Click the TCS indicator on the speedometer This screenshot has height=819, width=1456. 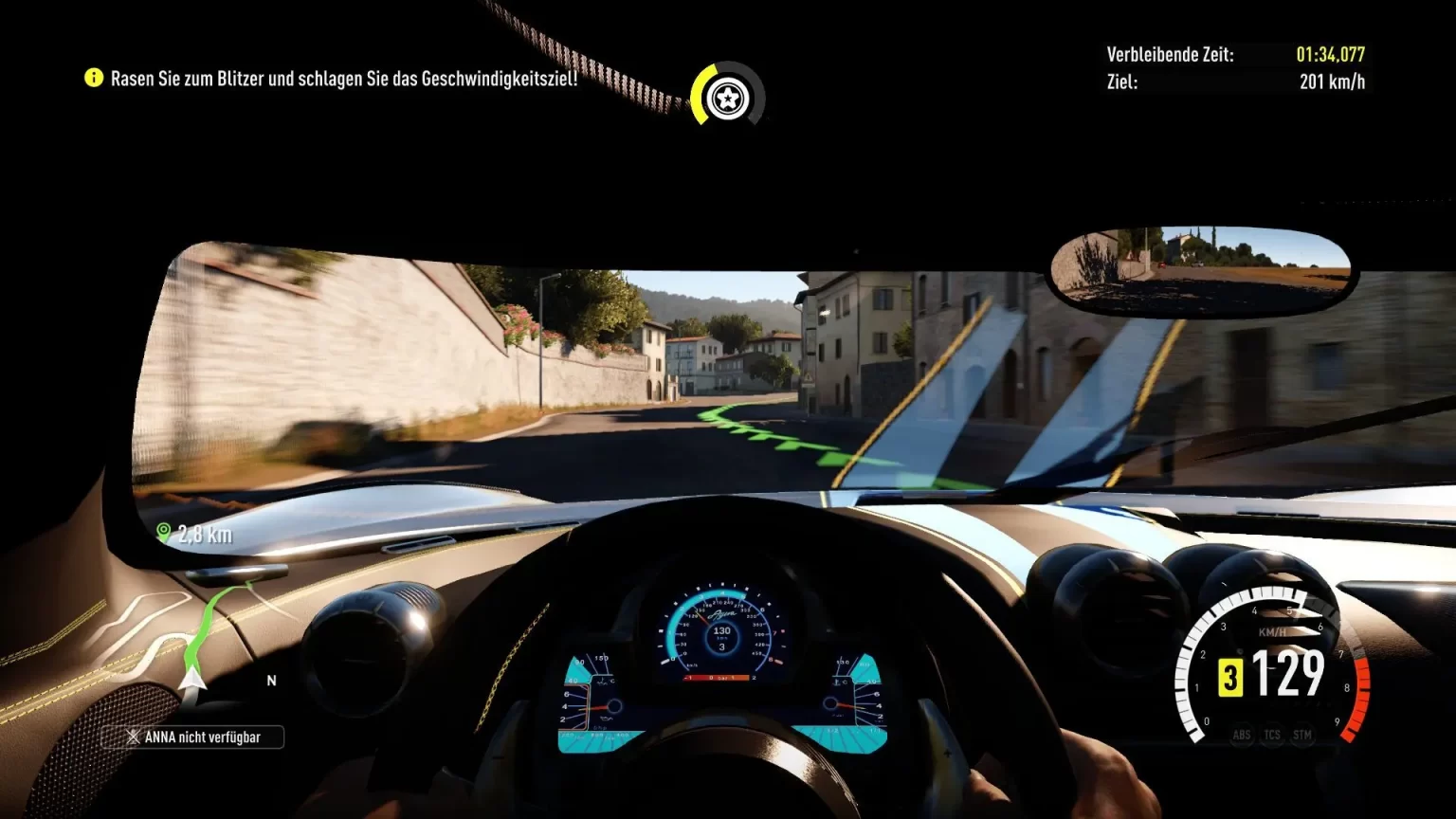click(1272, 735)
